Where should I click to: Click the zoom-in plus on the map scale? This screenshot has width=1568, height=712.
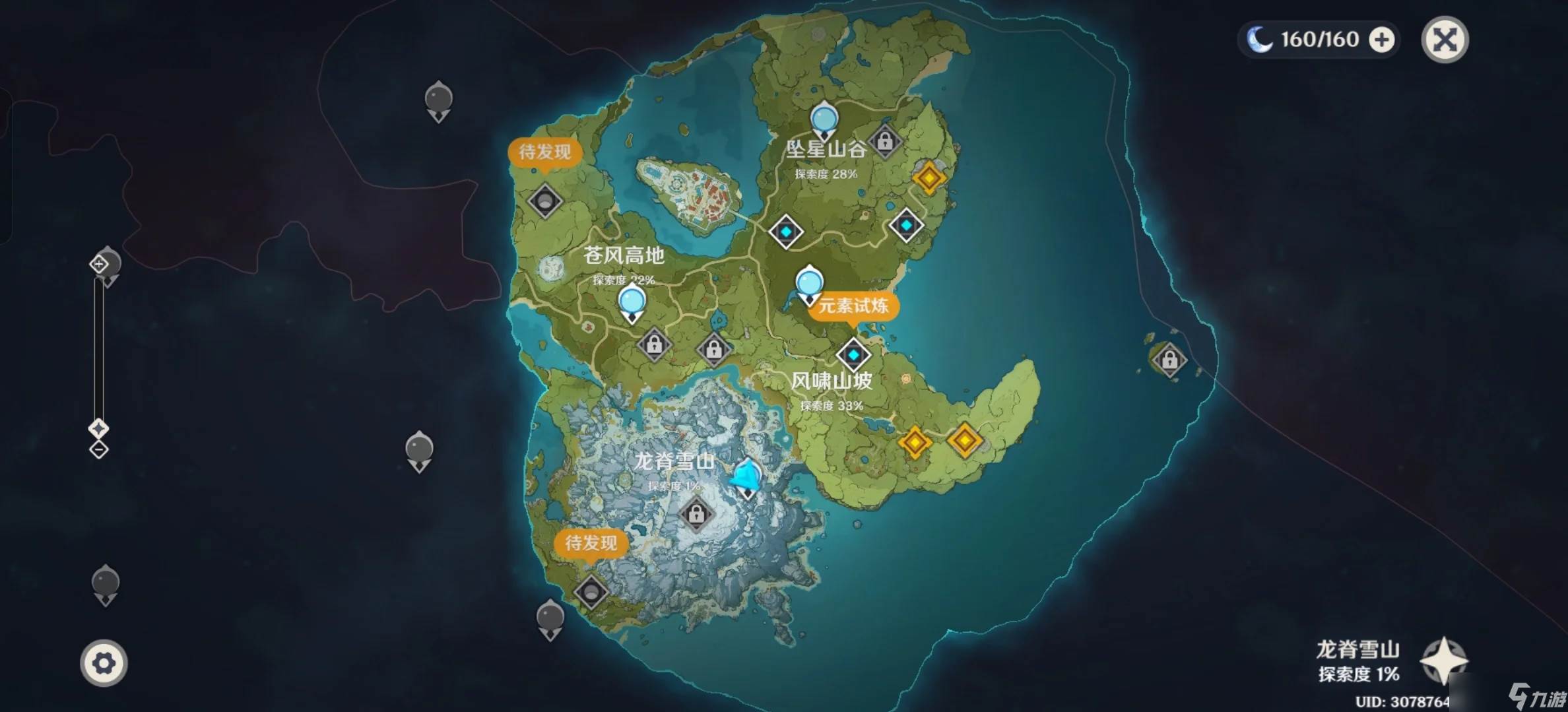pos(99,263)
